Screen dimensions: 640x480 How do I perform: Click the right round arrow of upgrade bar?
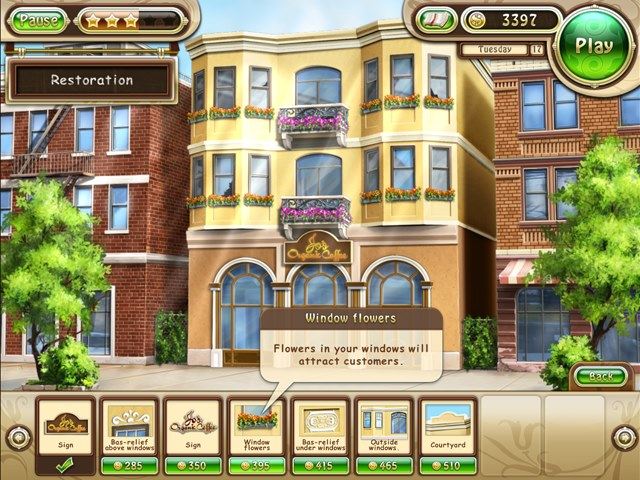623,437
